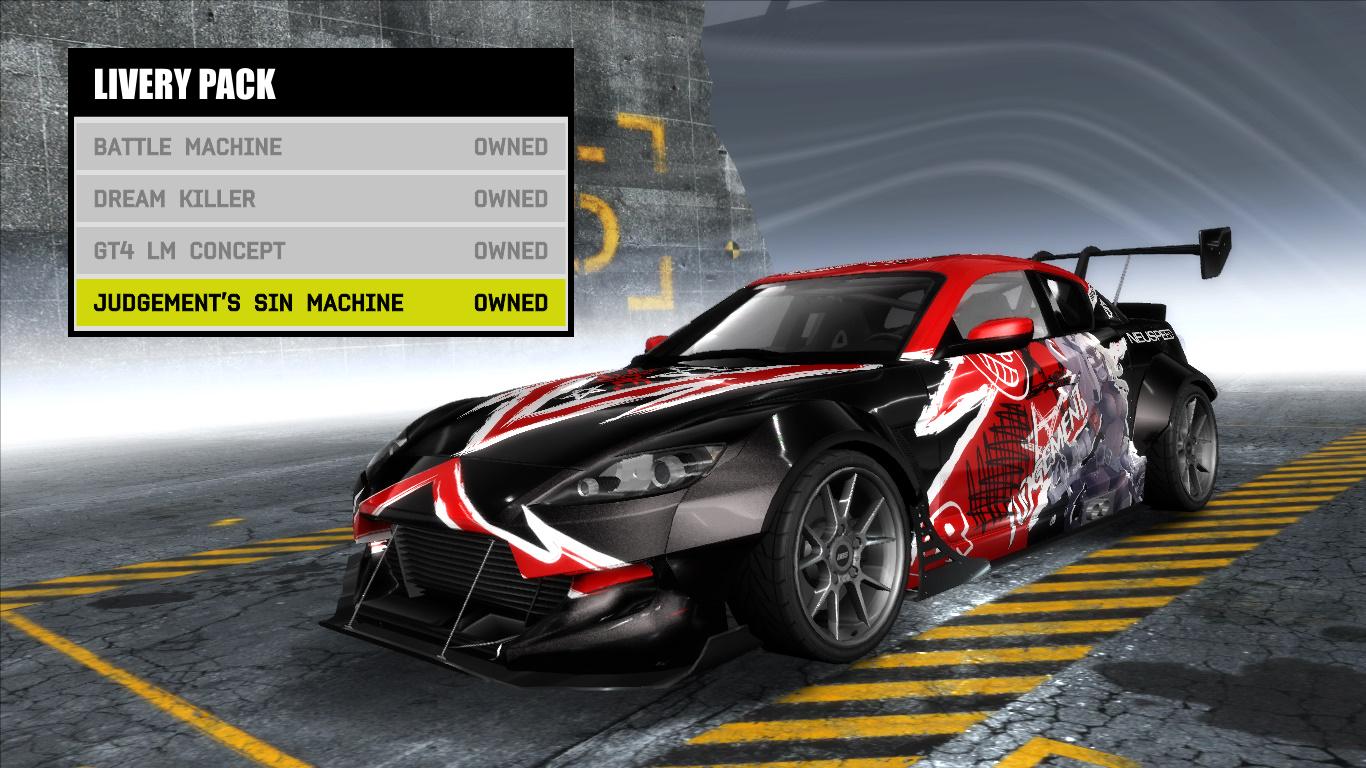Select the Battle Machine livery
This screenshot has height=768, width=1366.
pyautogui.click(x=185, y=147)
